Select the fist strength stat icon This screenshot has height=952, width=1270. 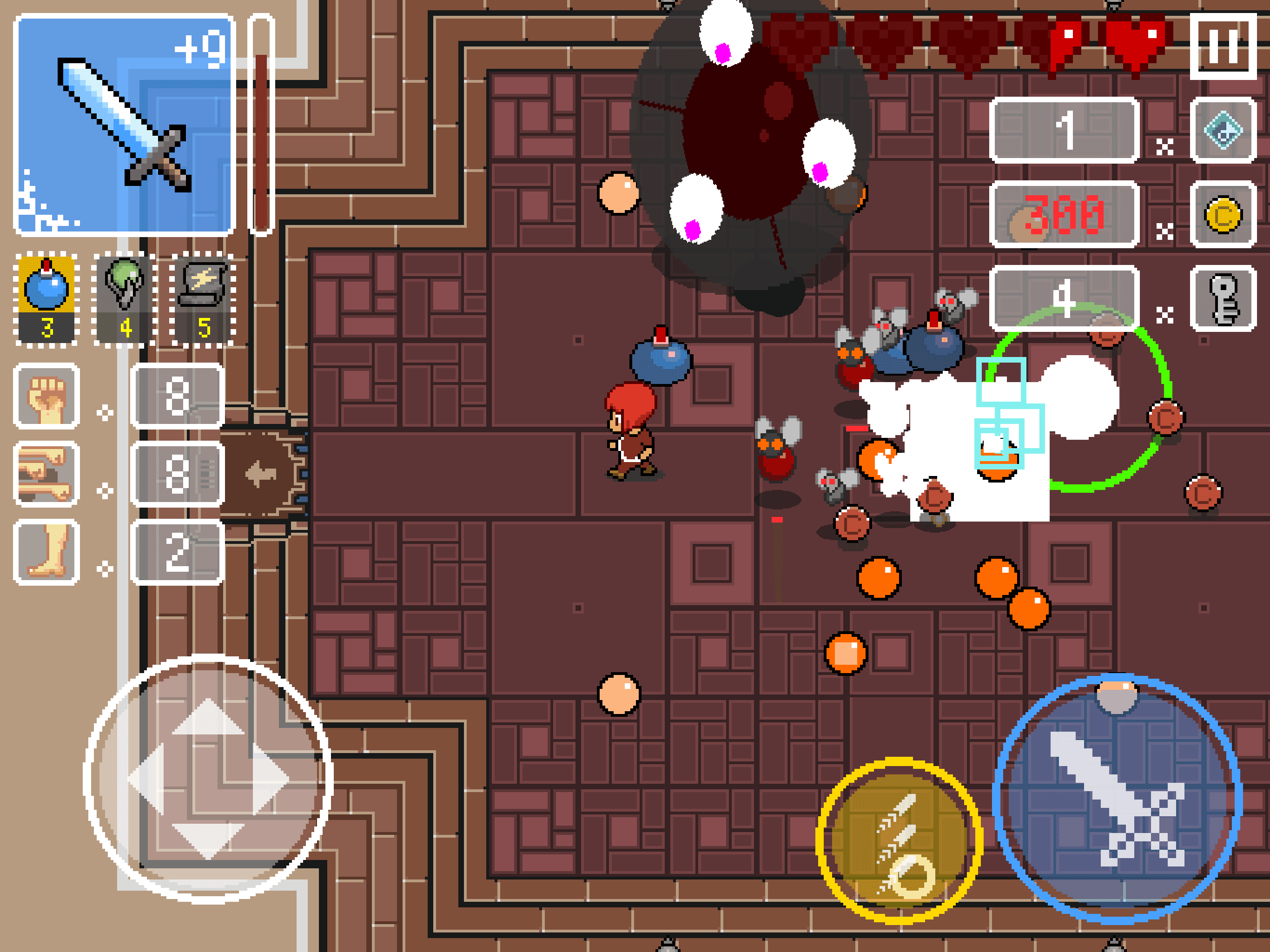click(47, 396)
